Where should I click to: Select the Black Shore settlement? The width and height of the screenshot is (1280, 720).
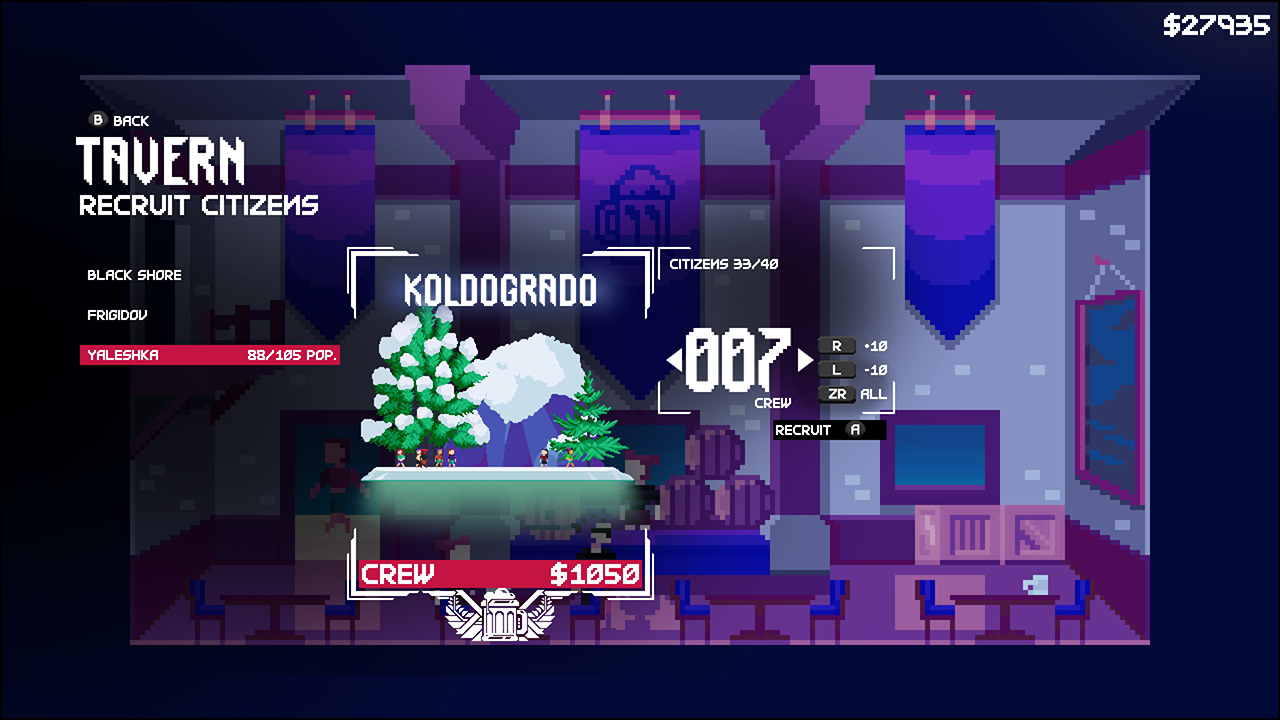click(x=134, y=275)
